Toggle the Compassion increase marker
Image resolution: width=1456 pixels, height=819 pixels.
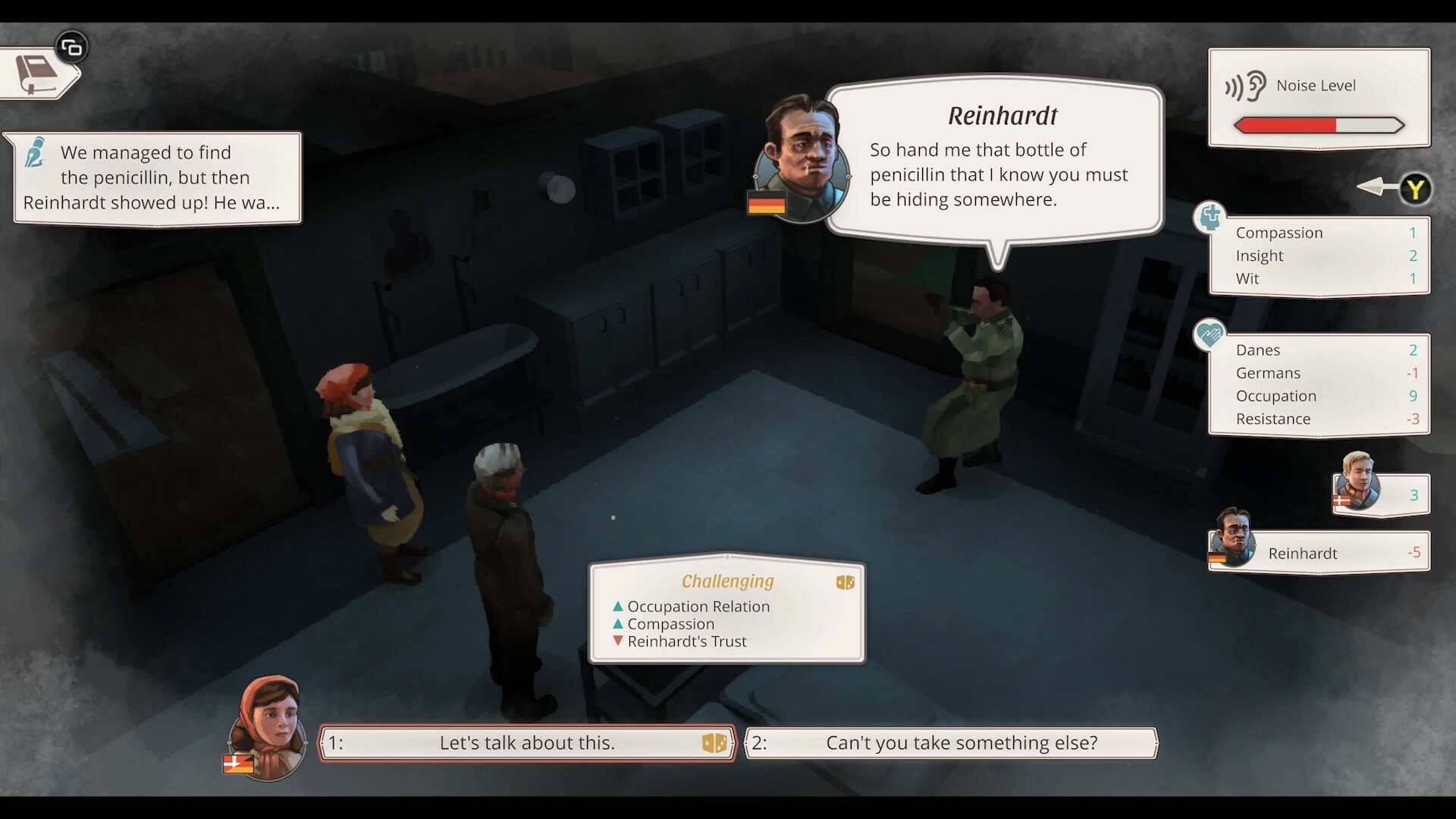[x=617, y=624]
